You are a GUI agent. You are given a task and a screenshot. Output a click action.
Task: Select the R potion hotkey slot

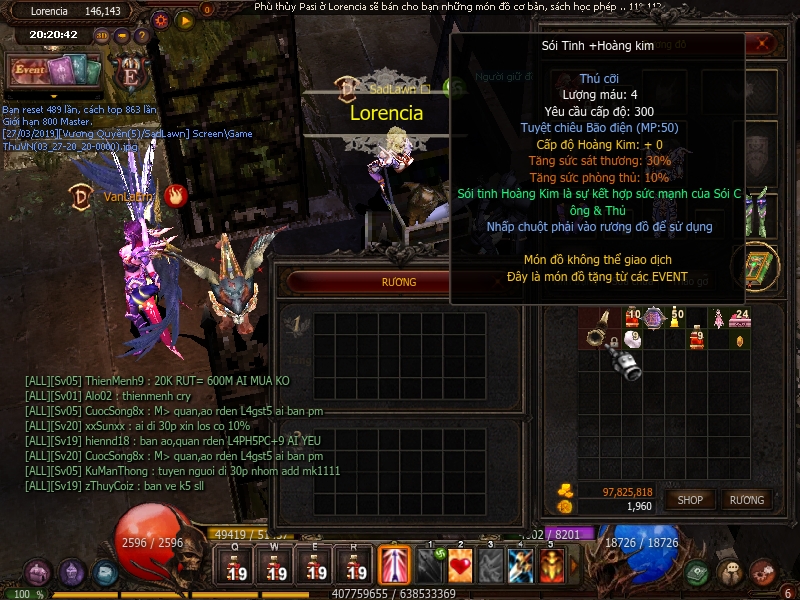tap(355, 566)
